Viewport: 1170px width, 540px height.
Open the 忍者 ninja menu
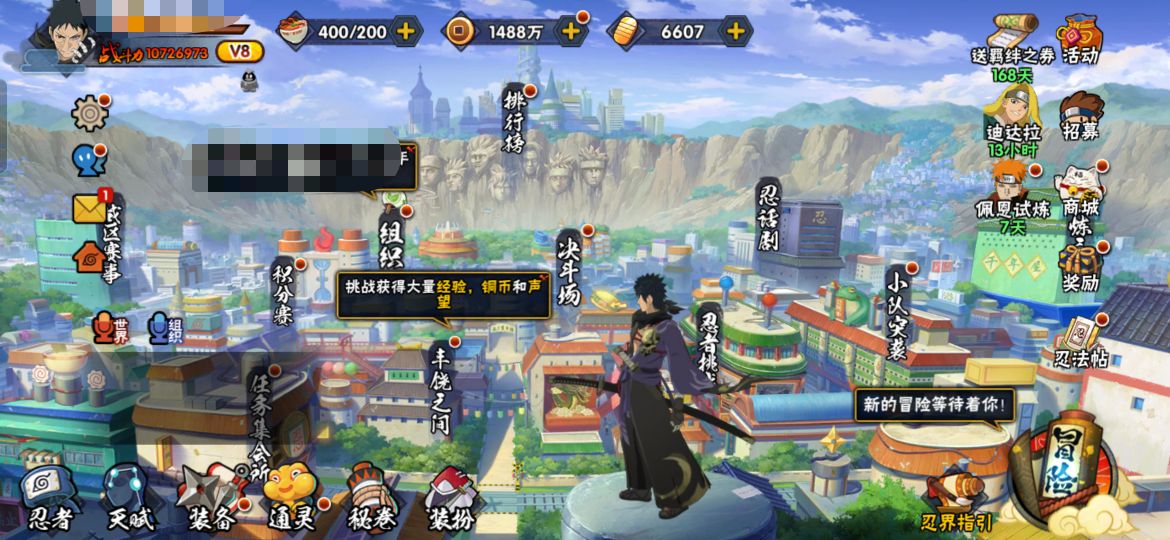(x=49, y=496)
